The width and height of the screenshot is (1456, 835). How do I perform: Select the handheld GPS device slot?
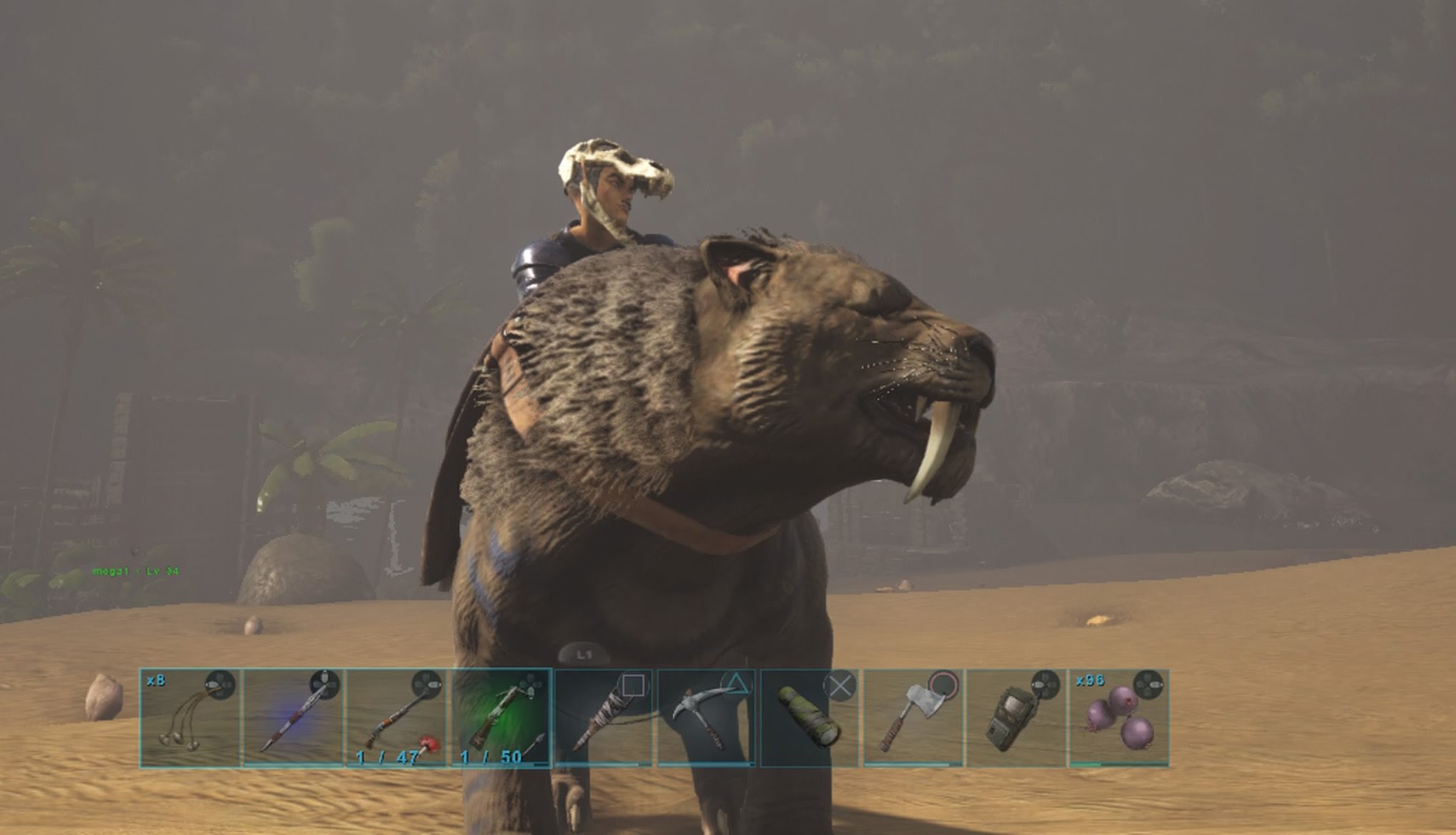tap(1015, 718)
